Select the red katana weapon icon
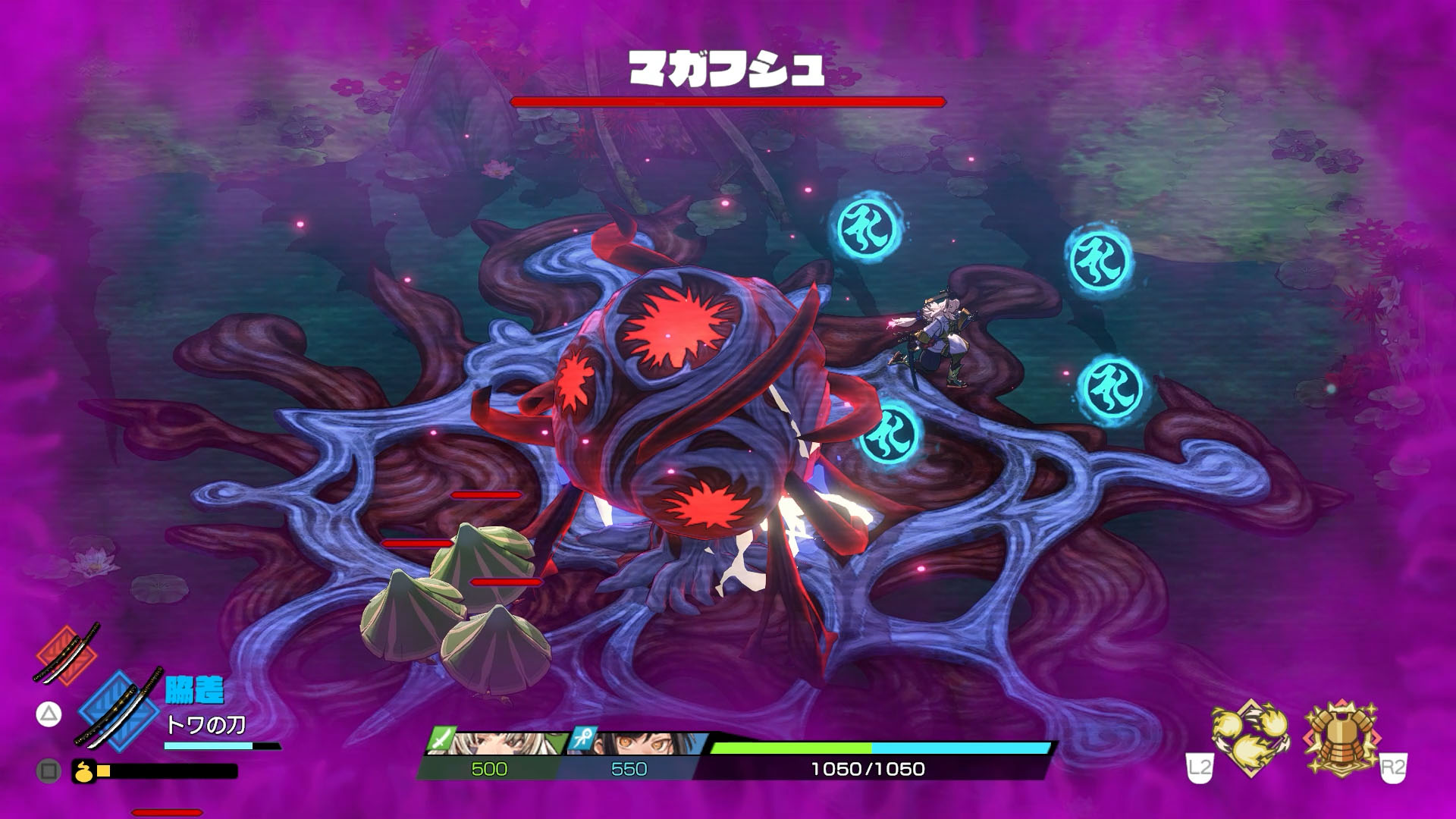 pos(67,652)
